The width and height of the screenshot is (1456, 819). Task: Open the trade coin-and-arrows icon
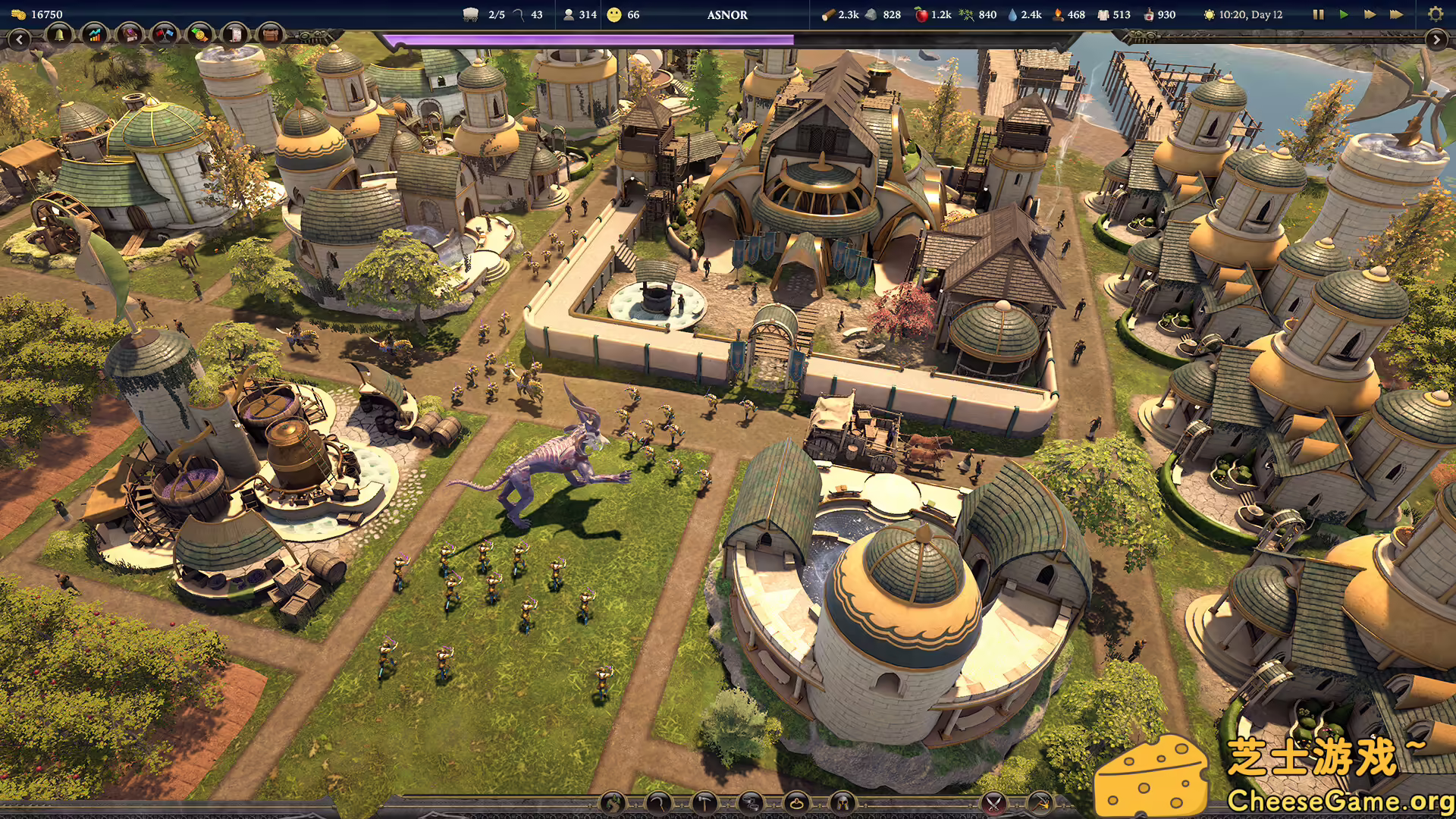point(199,34)
